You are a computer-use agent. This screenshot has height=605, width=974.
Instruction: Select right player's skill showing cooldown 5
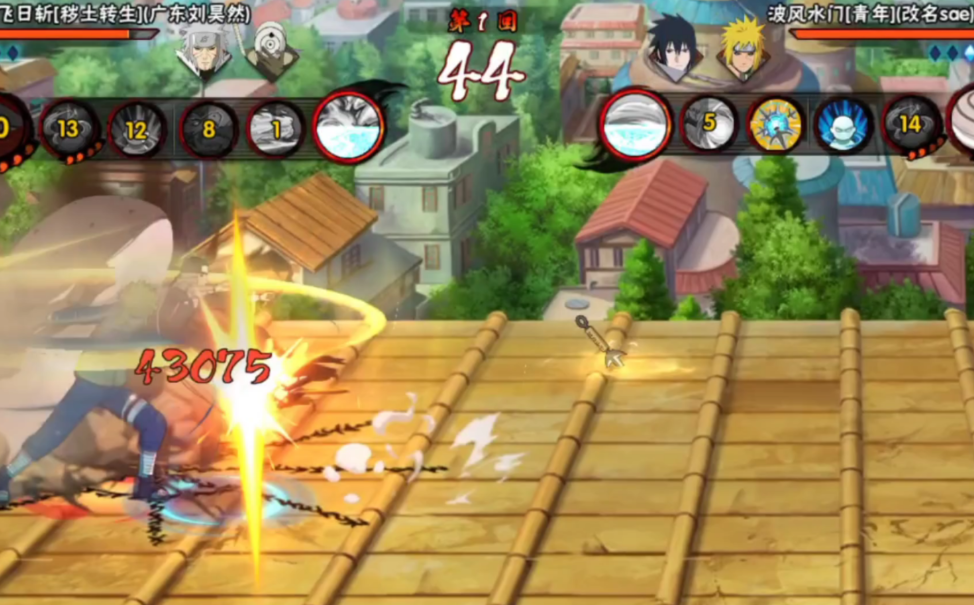(x=708, y=125)
